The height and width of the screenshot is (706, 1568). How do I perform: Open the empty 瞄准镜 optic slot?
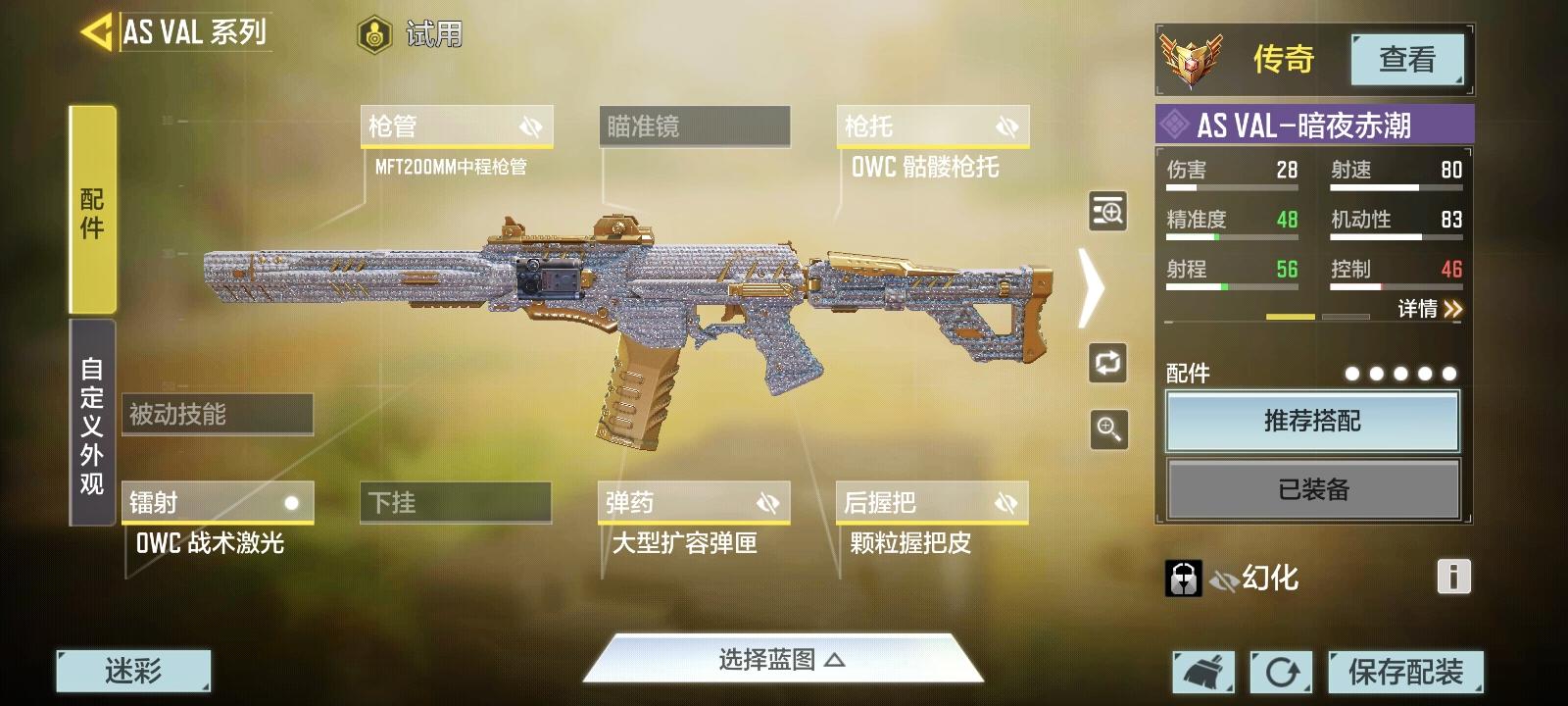695,126
